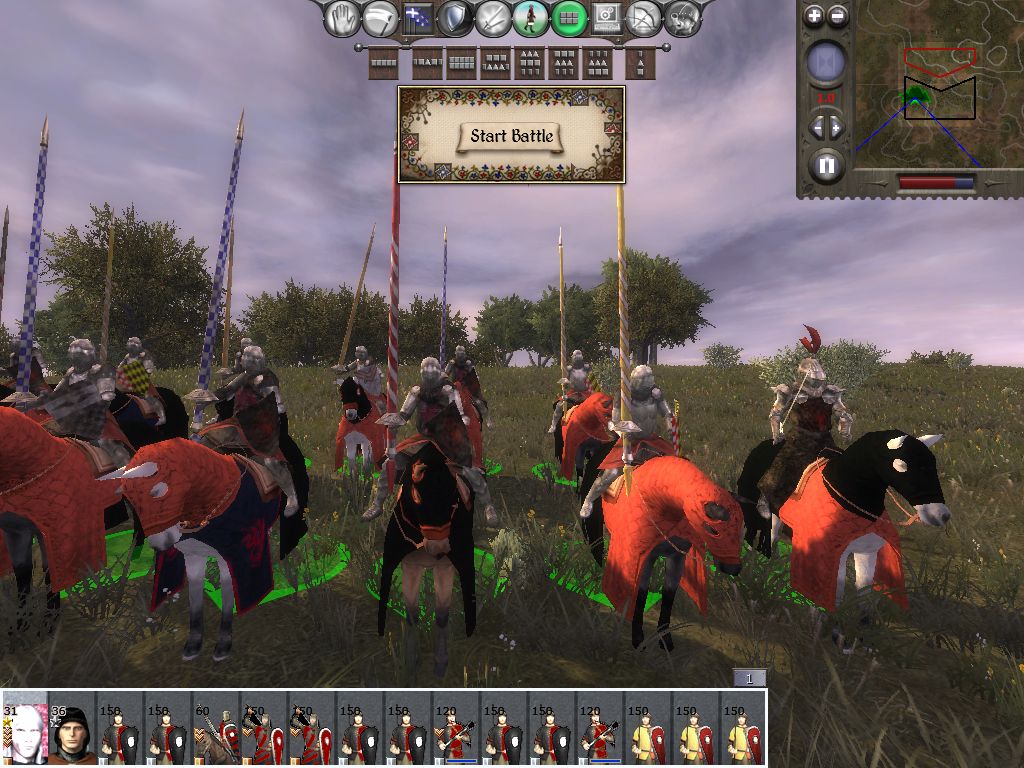Toggle the shield guard mode icon
This screenshot has width=1024, height=768.
click(455, 17)
